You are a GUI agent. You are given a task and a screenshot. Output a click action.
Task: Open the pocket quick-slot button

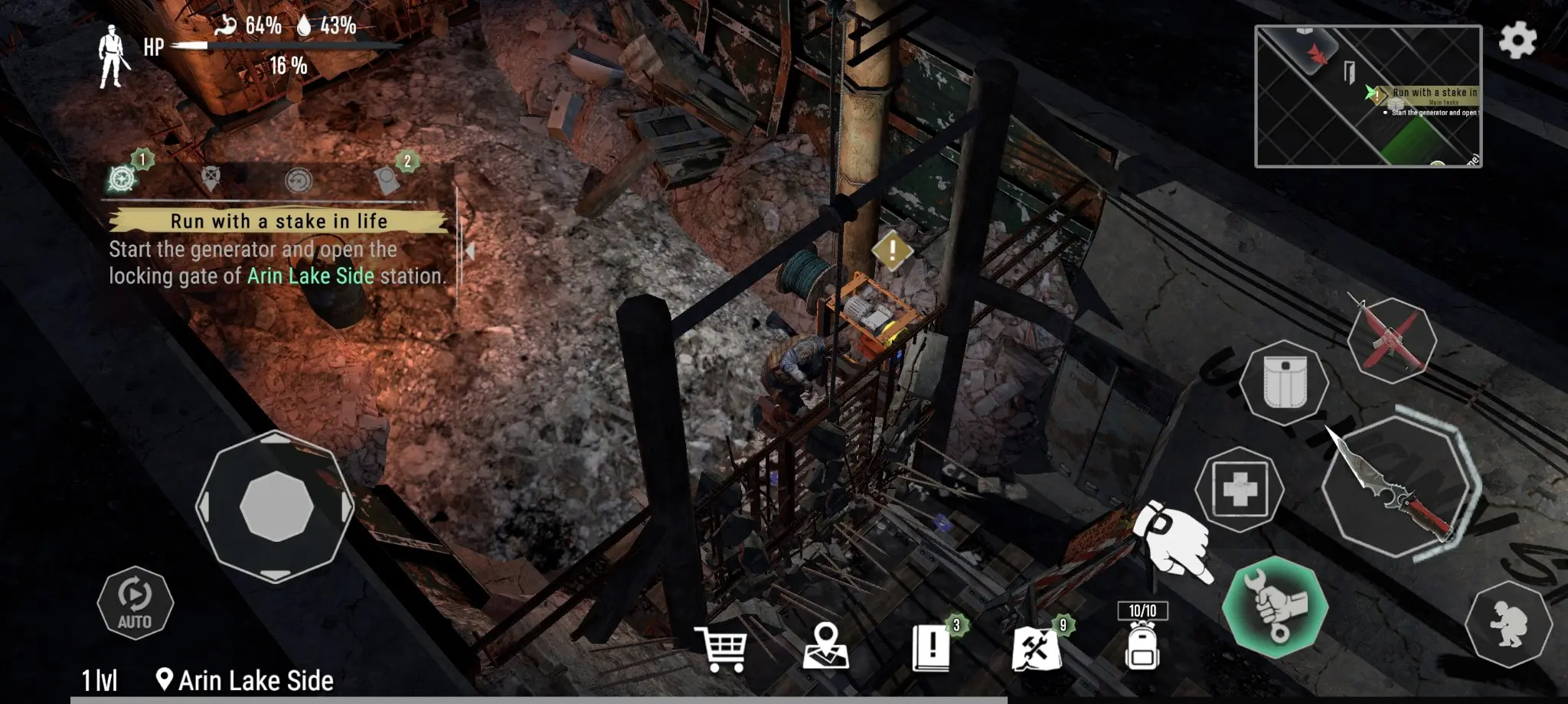[x=1285, y=383]
